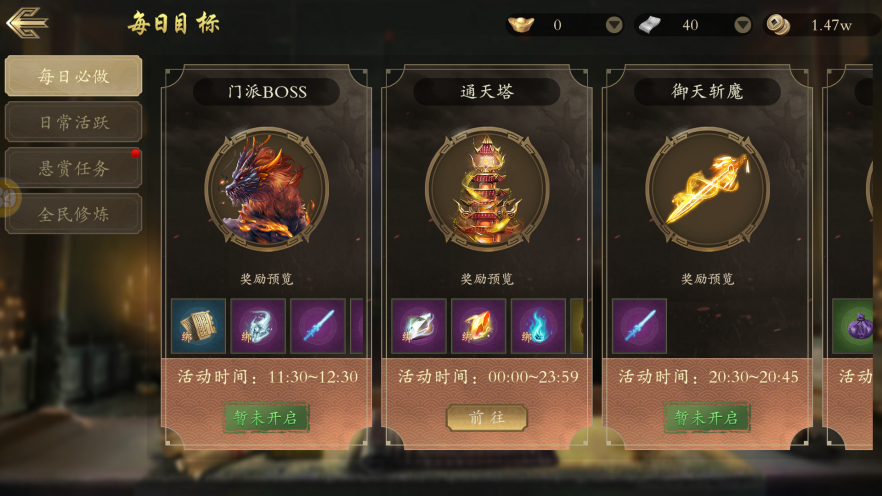Click 暂未开启 button under 门派BOSS
Viewport: 882px width, 496px height.
266,417
